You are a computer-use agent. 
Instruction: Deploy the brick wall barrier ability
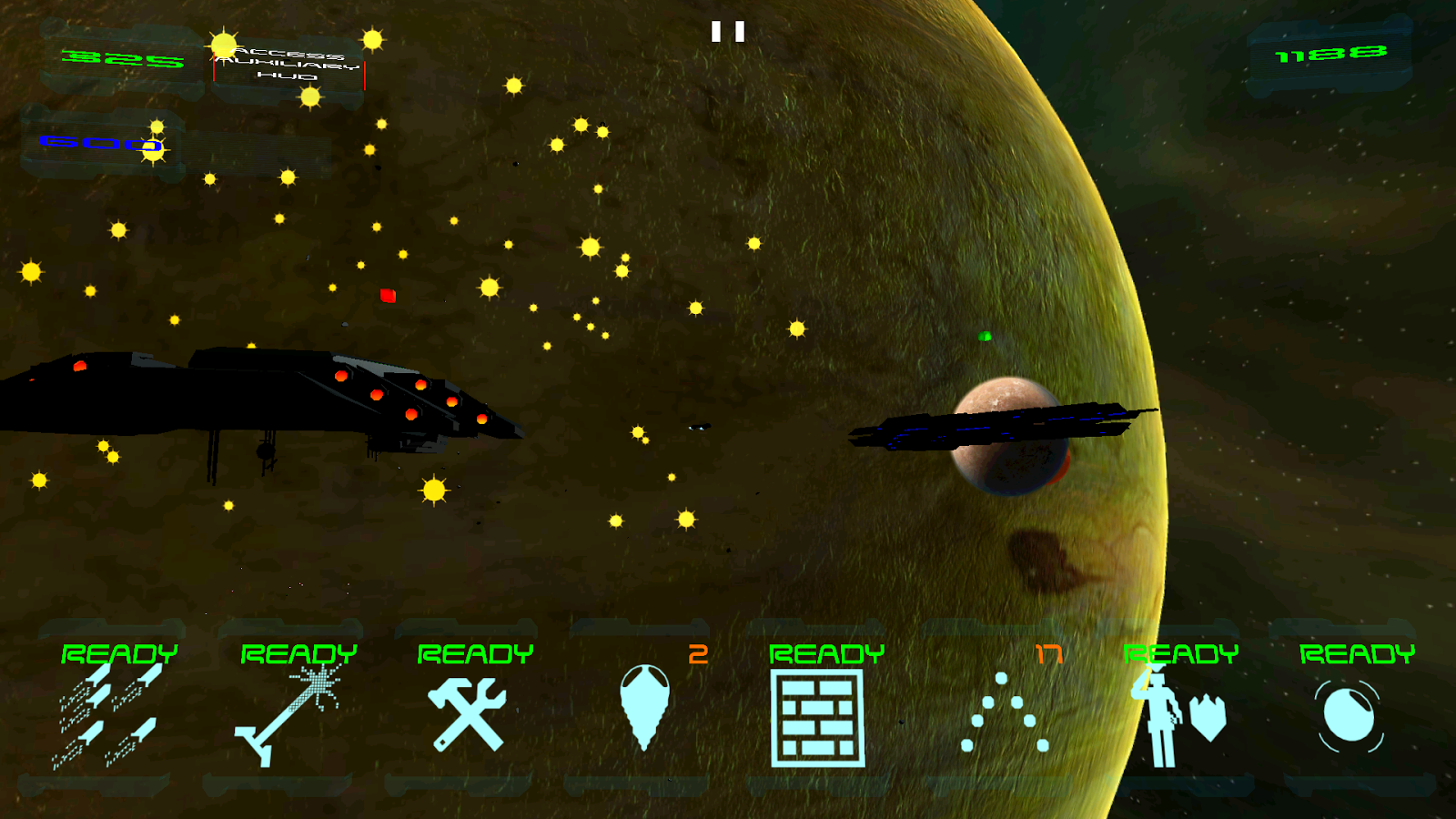817,717
